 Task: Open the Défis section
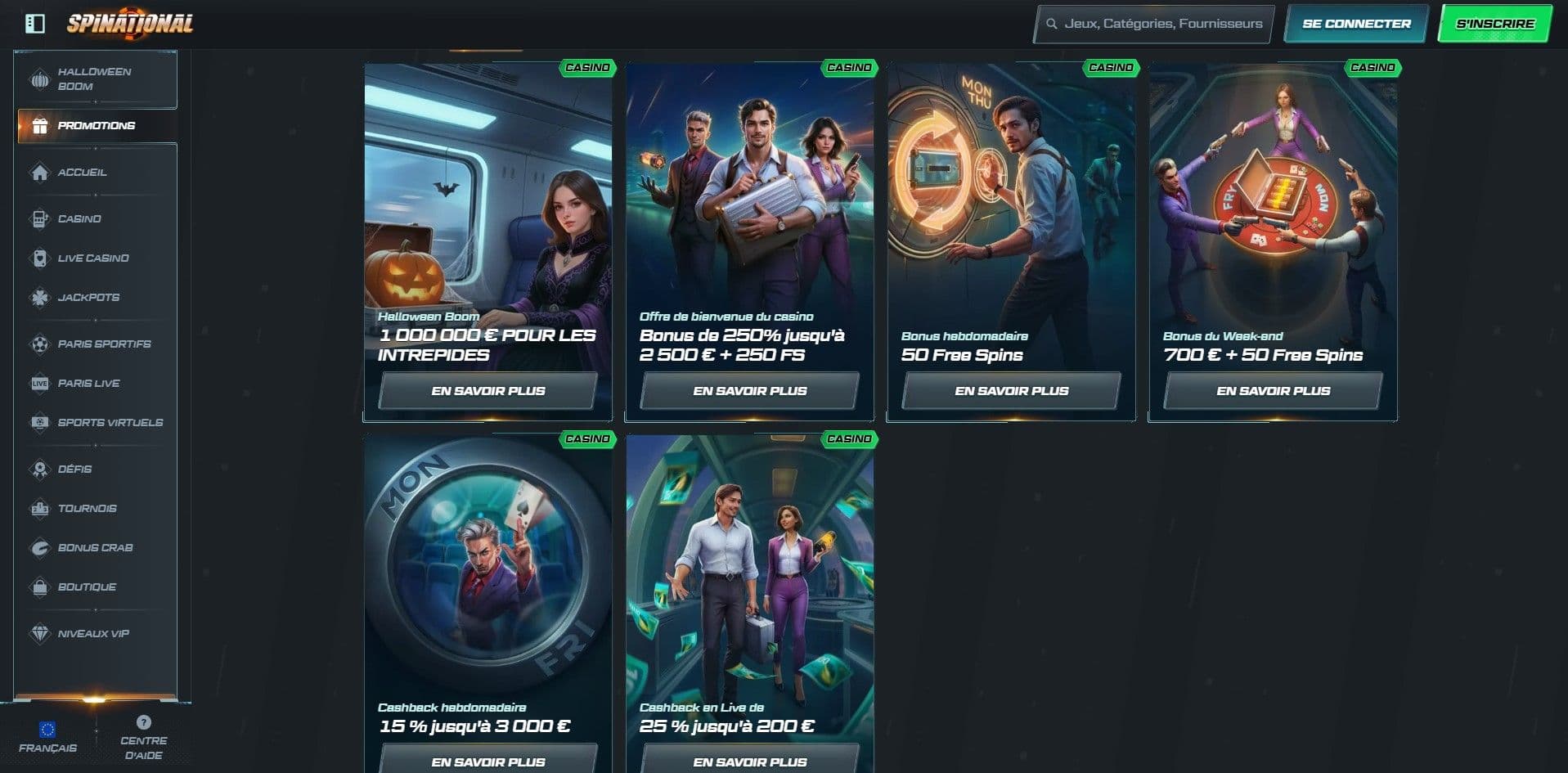click(x=38, y=469)
